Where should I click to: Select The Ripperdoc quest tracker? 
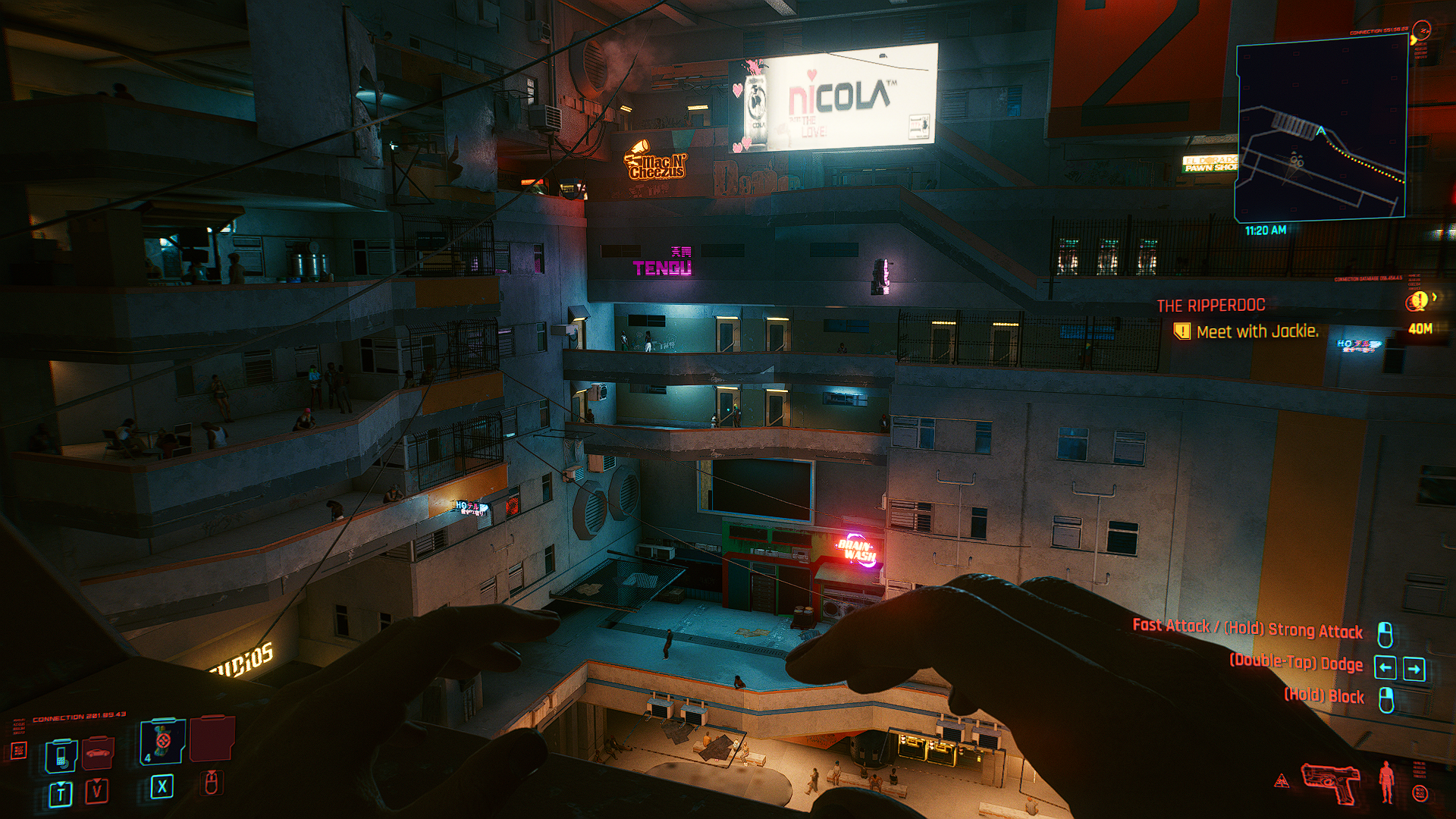click(x=1210, y=306)
